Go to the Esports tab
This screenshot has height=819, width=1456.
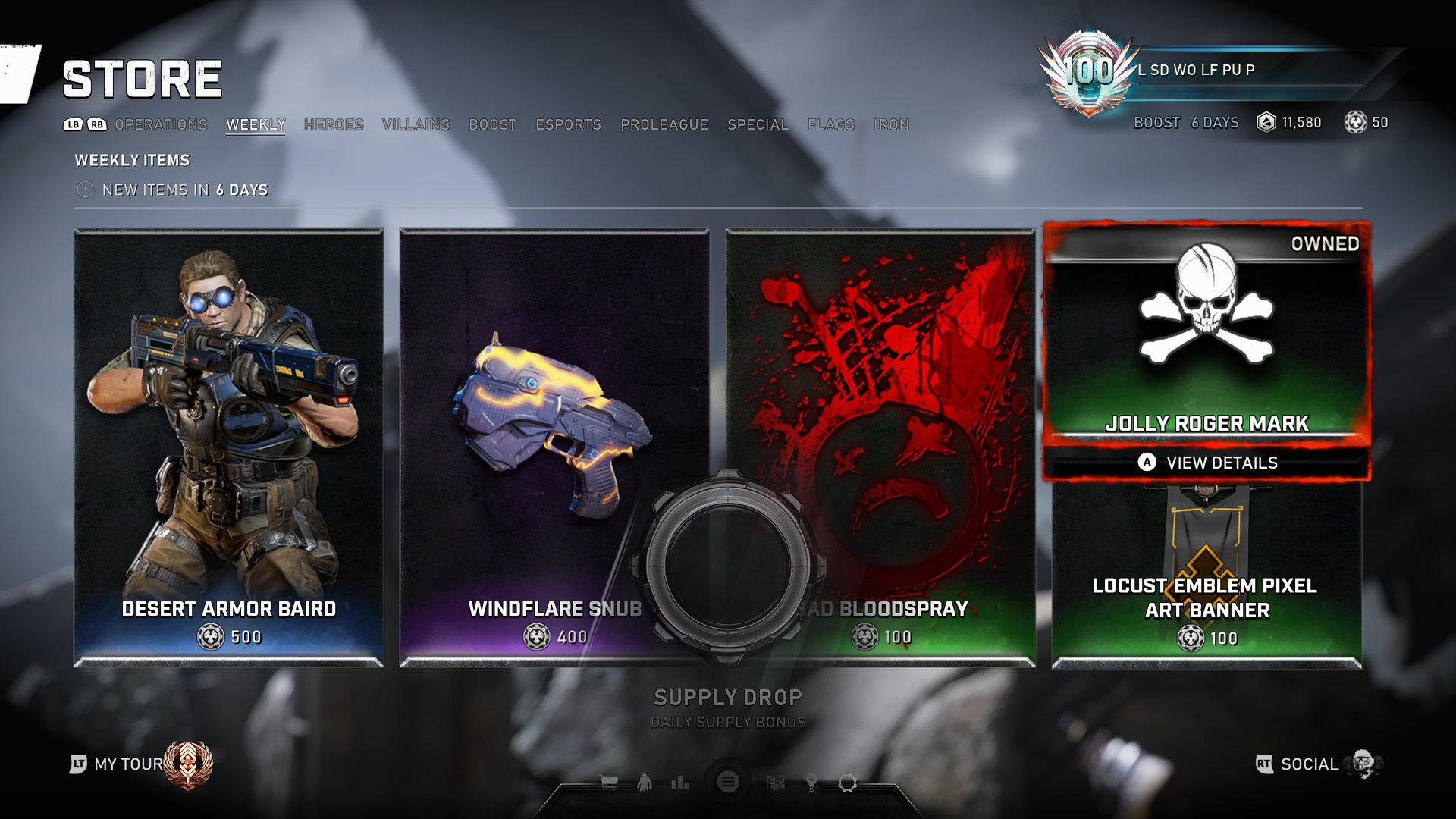pyautogui.click(x=568, y=124)
